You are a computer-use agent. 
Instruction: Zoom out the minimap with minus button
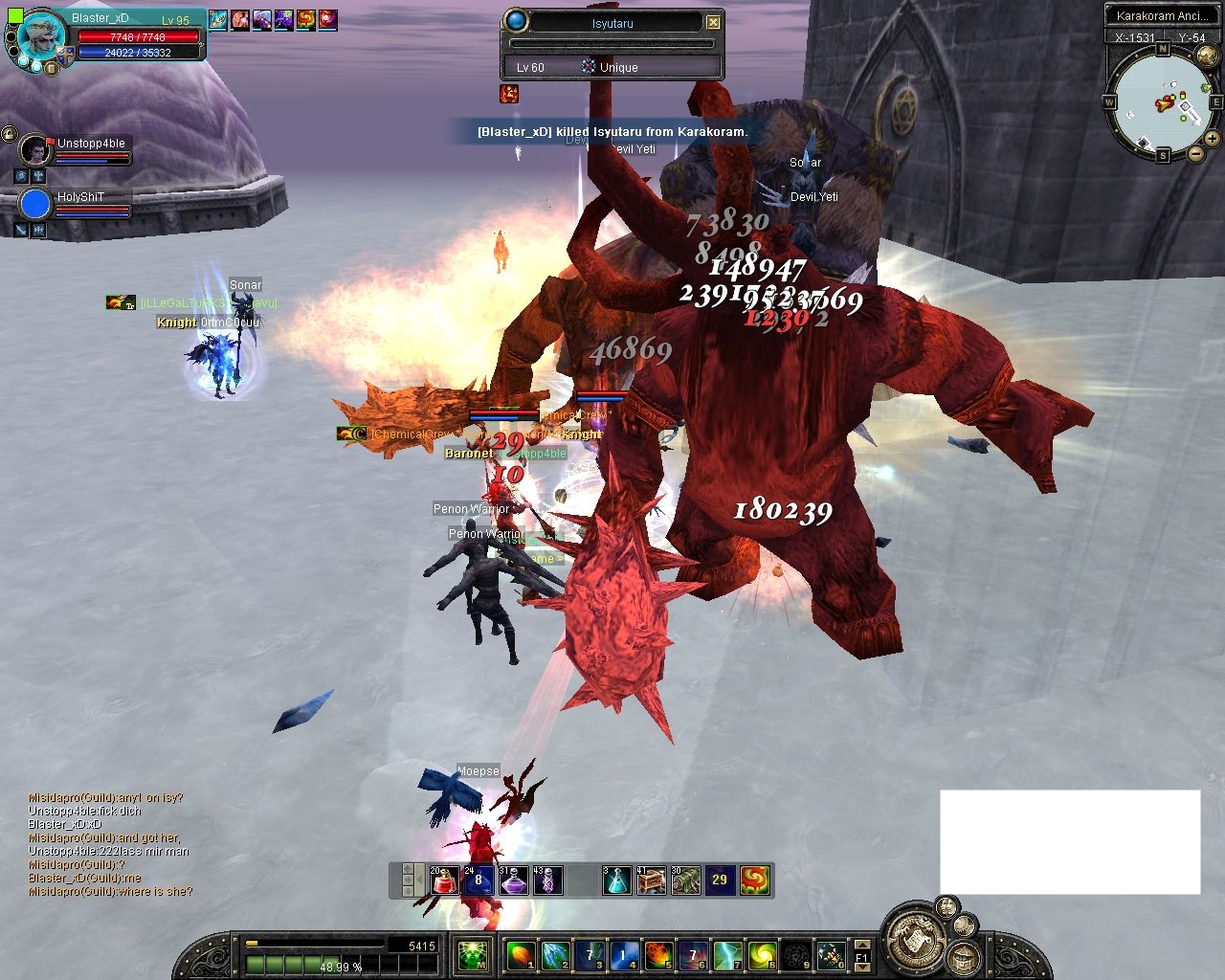pos(1195,153)
